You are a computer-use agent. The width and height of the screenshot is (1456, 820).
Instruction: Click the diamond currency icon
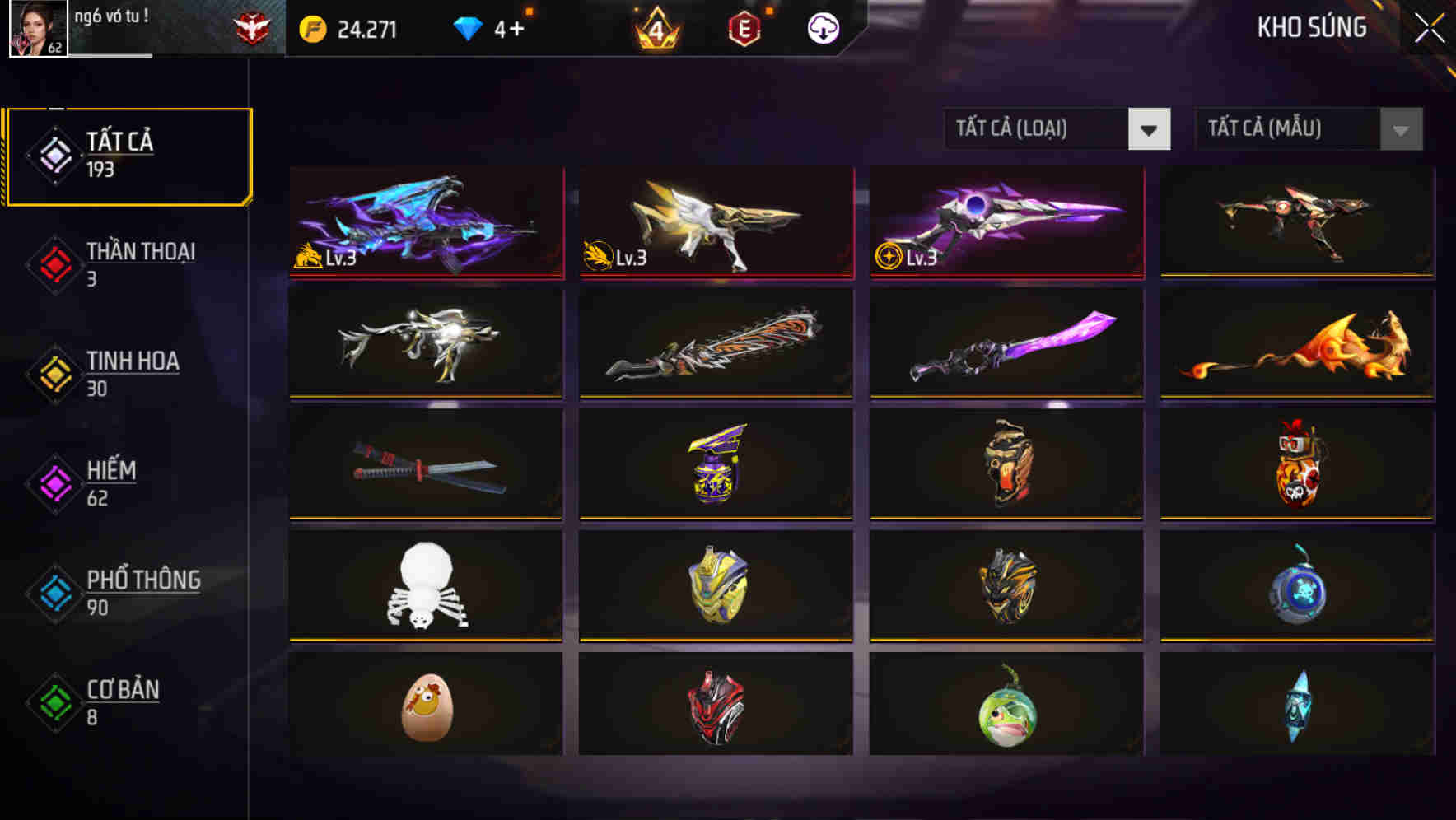pos(469,27)
